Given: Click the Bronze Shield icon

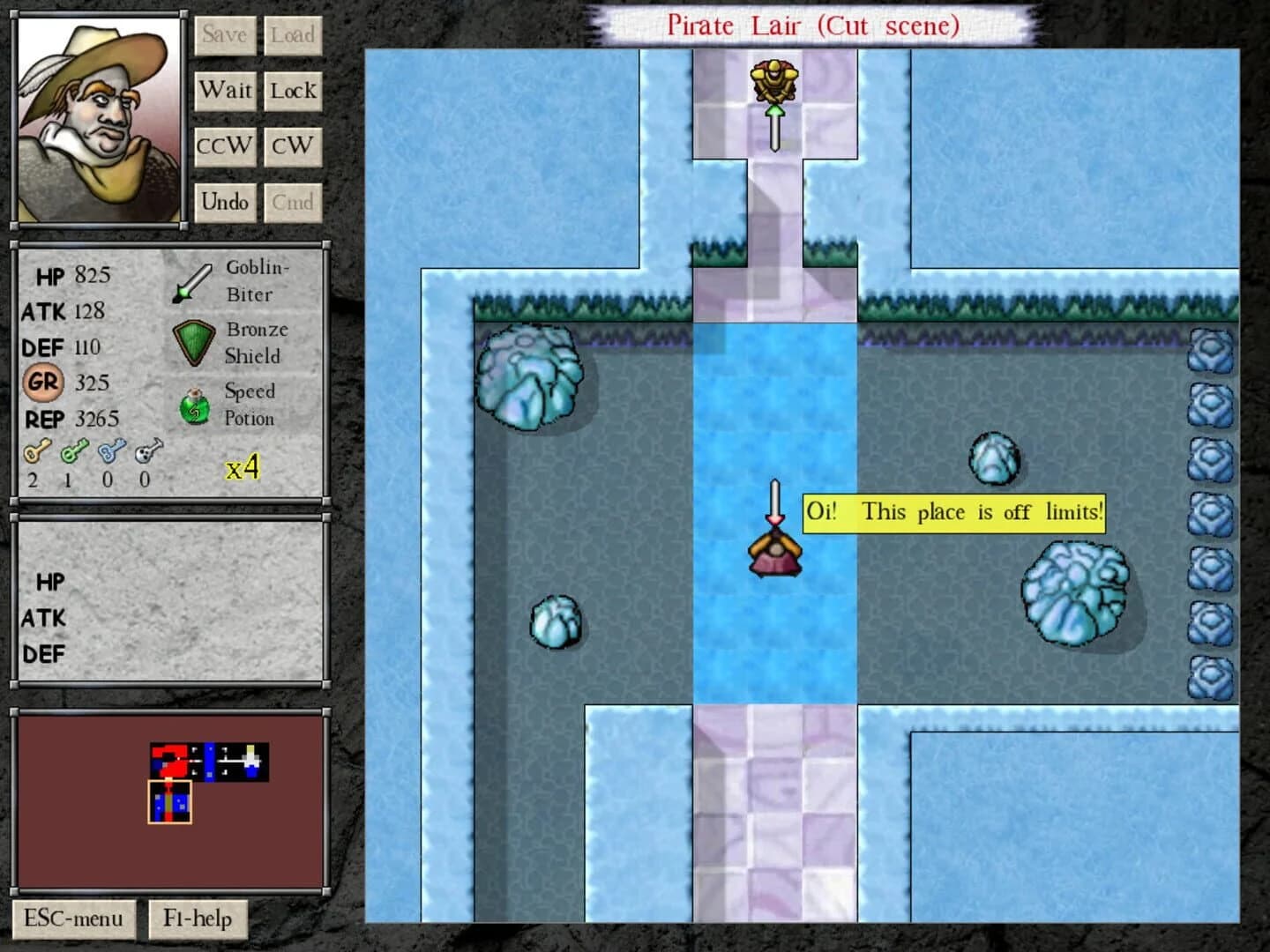Looking at the screenshot, I should pos(192,342).
